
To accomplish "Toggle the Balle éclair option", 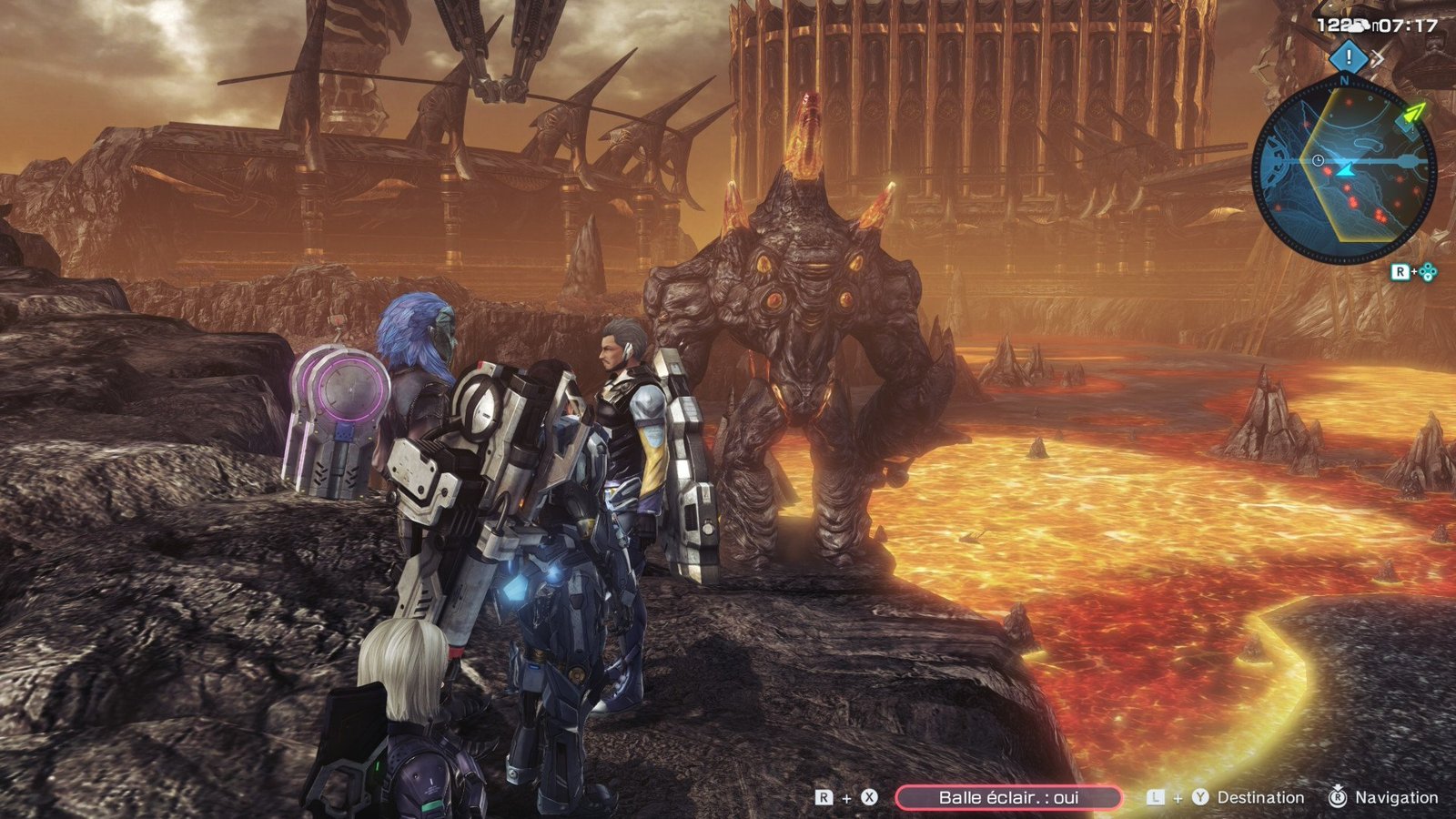I will pos(1008,798).
